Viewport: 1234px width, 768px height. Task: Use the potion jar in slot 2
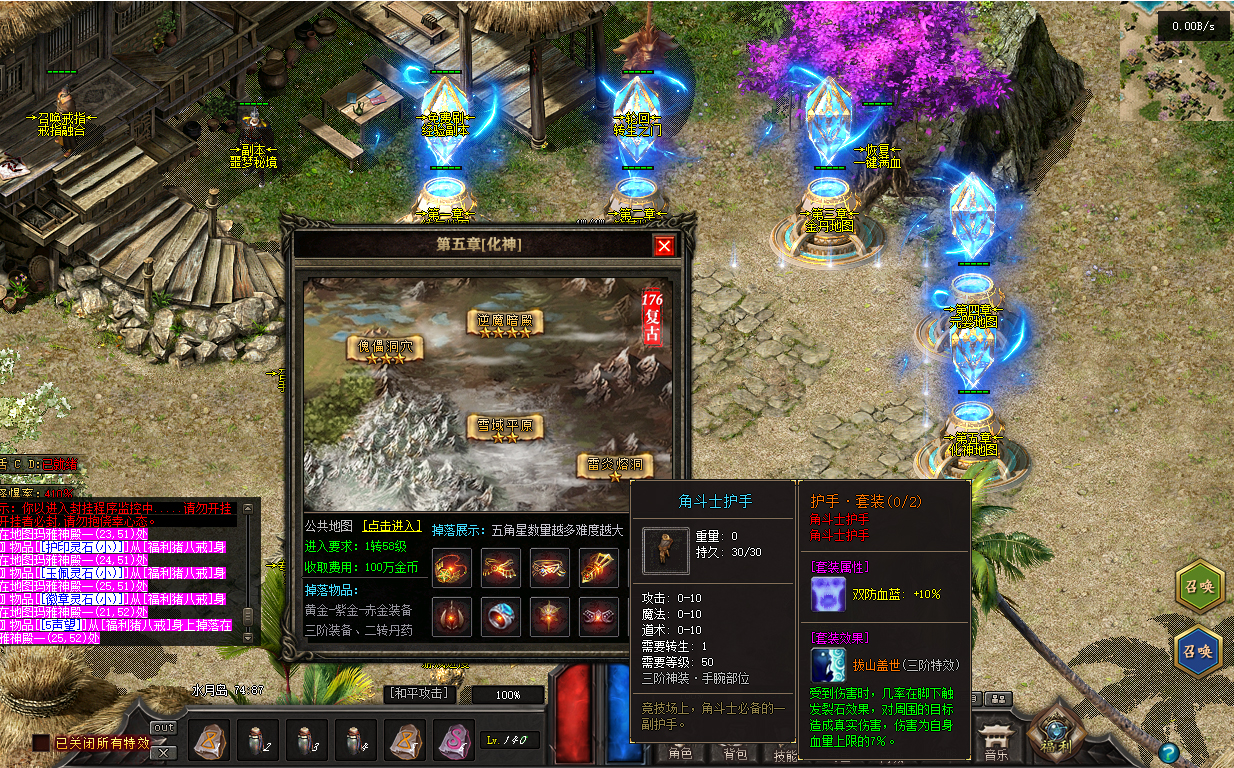[x=258, y=741]
